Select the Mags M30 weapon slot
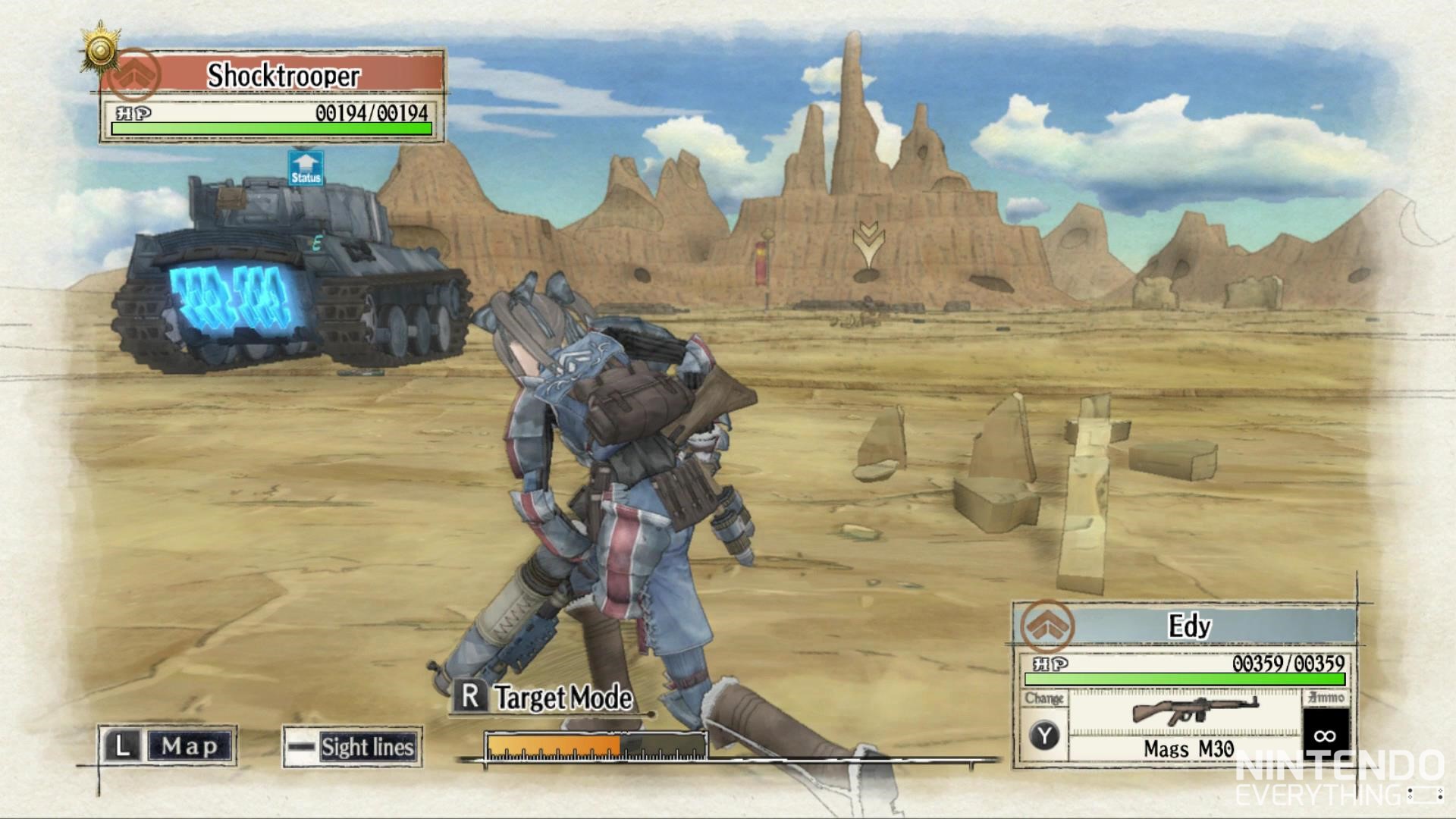1456x819 pixels. click(1188, 724)
